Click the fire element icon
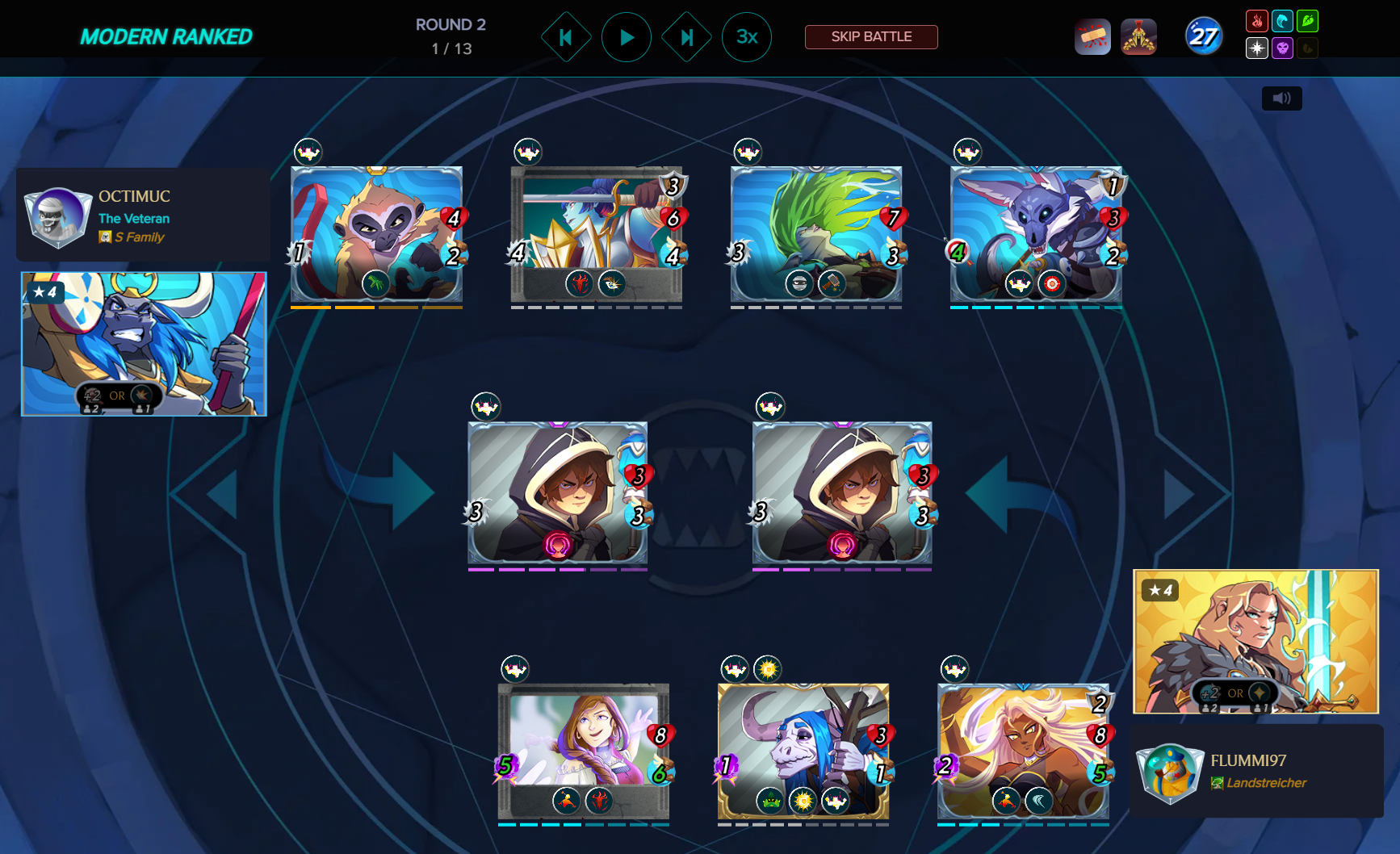This screenshot has height=854, width=1400. pos(1256,21)
